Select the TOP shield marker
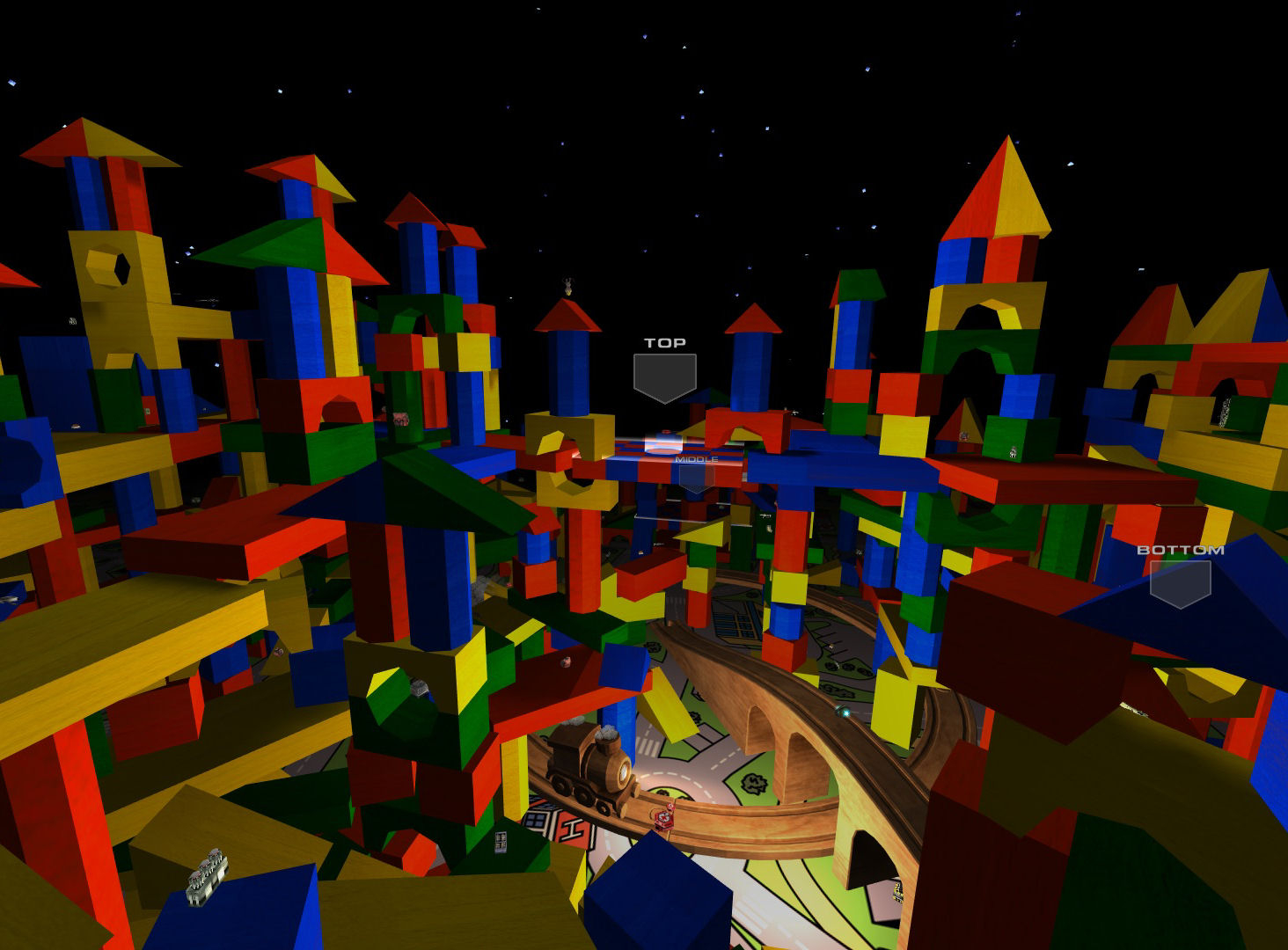The width and height of the screenshot is (1288, 950). (665, 376)
